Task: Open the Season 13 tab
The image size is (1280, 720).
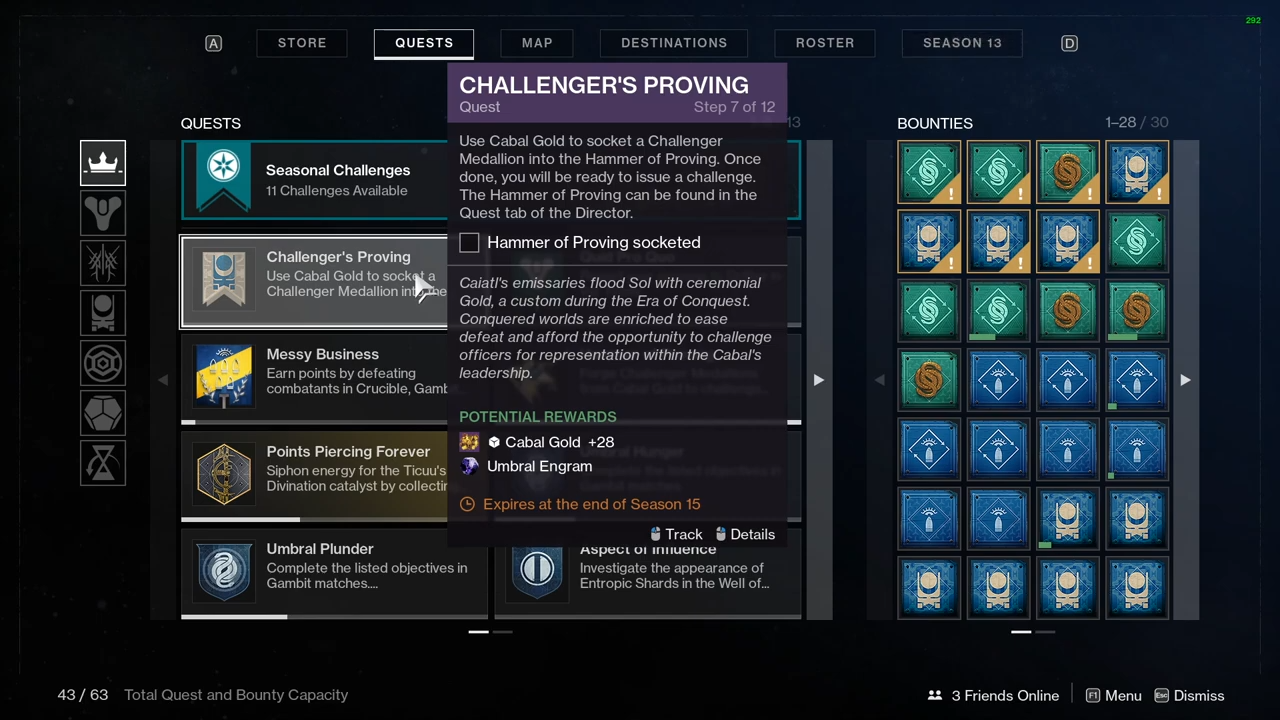Action: 962,43
